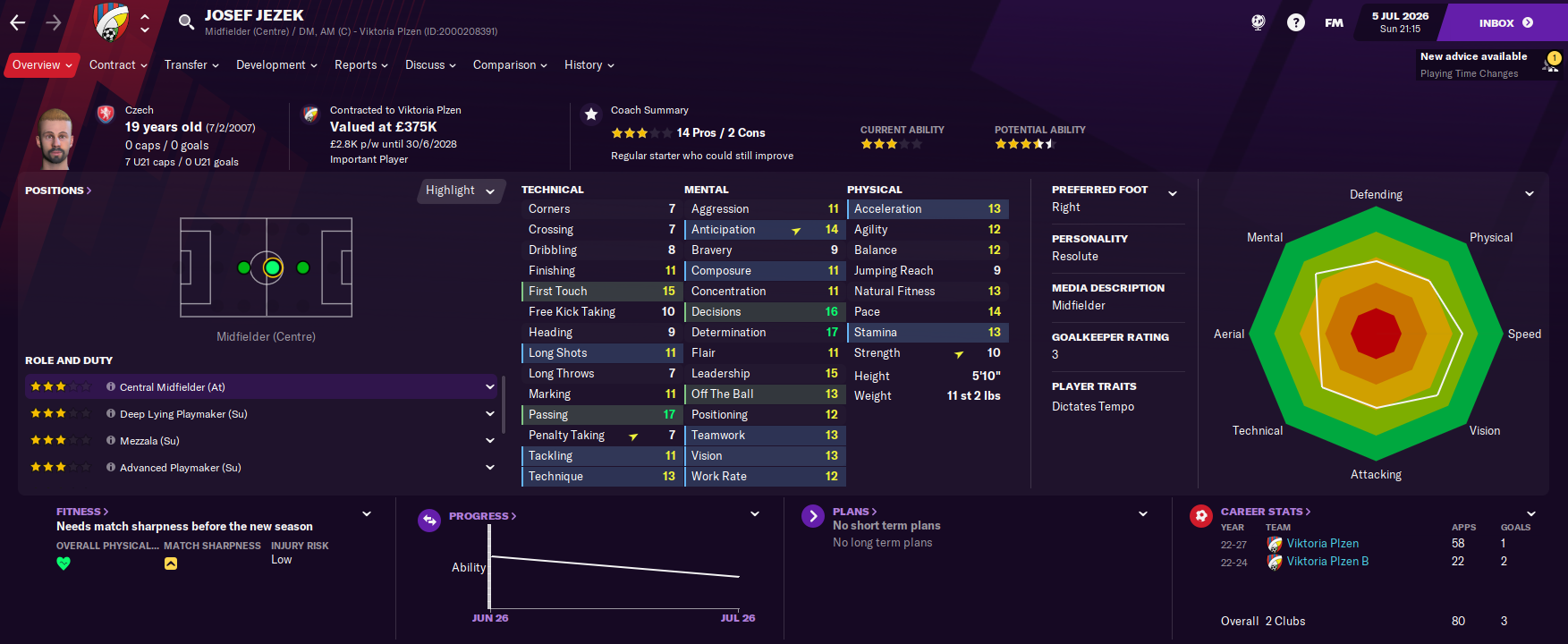Open the Overview tab dropdown

tap(41, 65)
